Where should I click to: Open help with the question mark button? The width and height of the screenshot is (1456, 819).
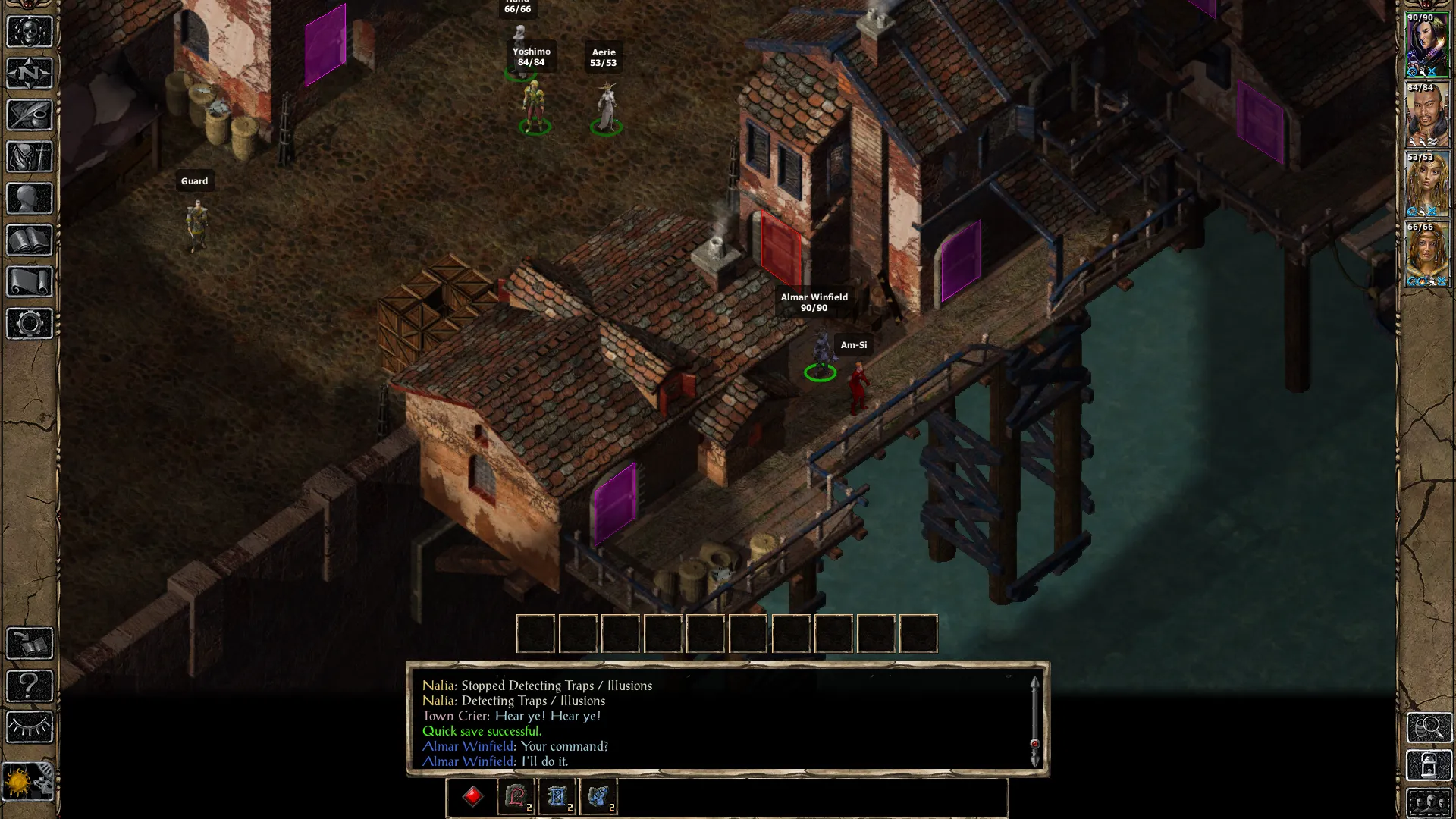click(30, 686)
